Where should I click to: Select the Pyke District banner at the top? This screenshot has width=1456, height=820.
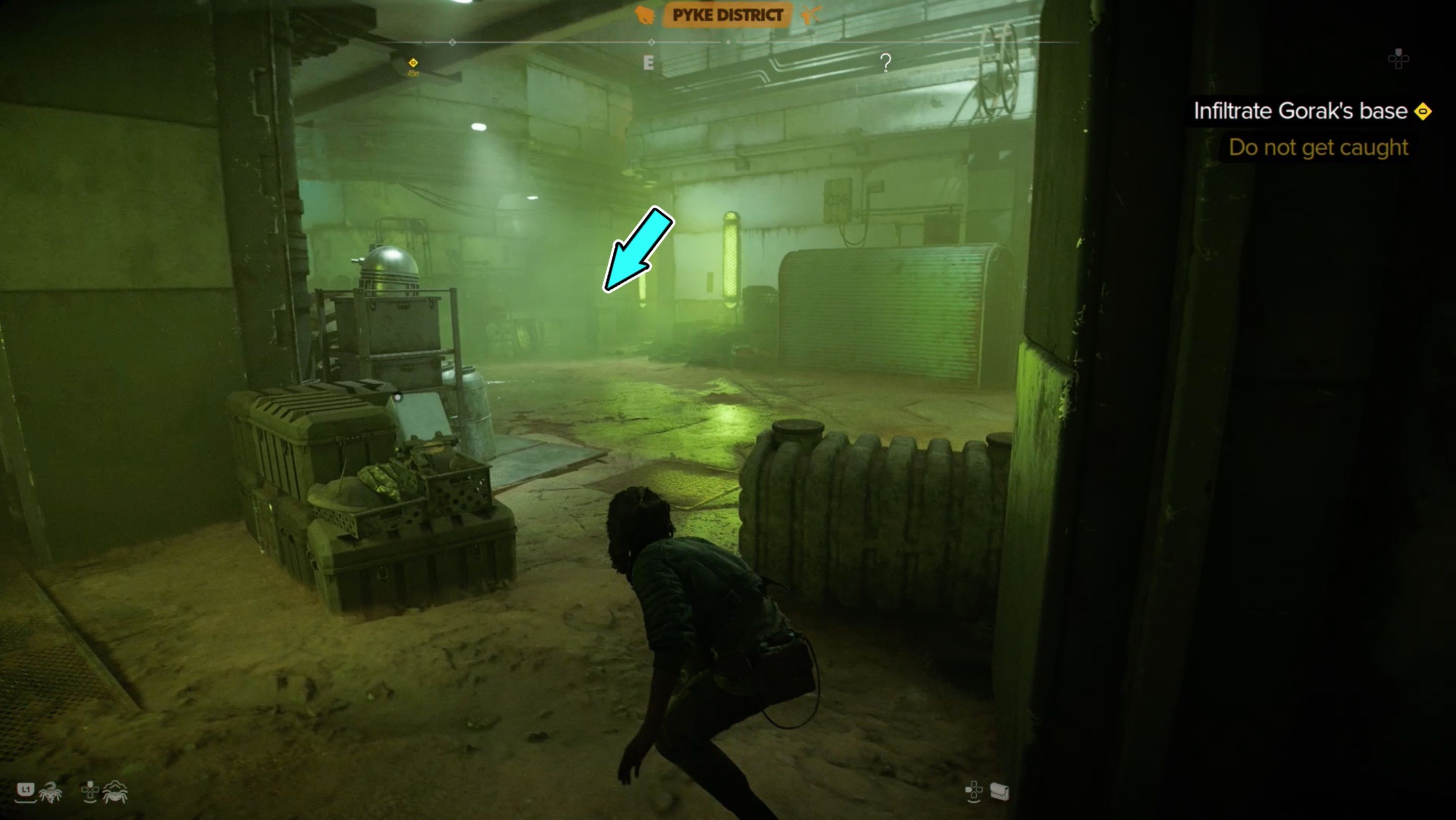click(728, 16)
